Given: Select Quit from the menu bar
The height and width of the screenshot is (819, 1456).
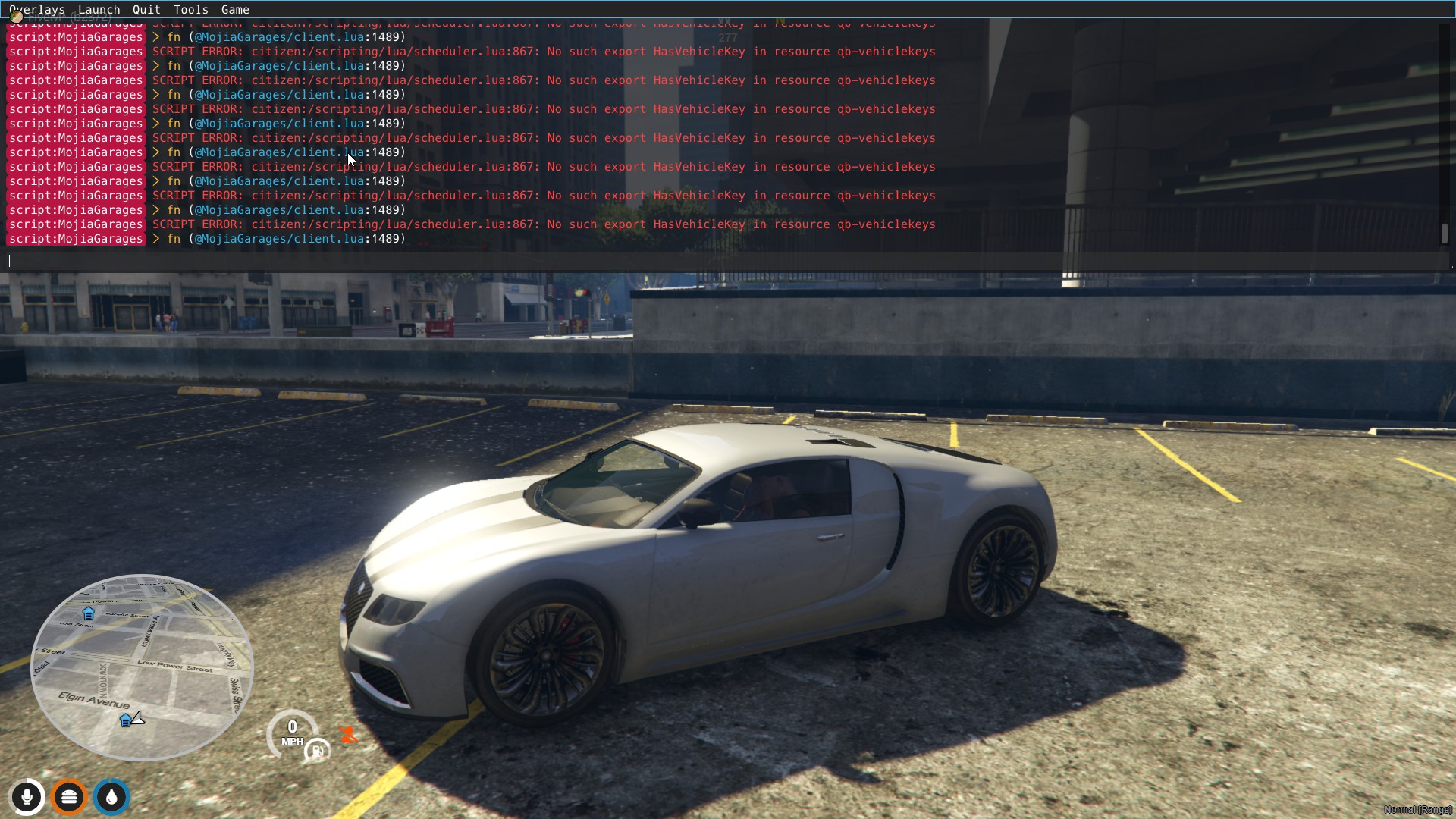Looking at the screenshot, I should 146,9.
